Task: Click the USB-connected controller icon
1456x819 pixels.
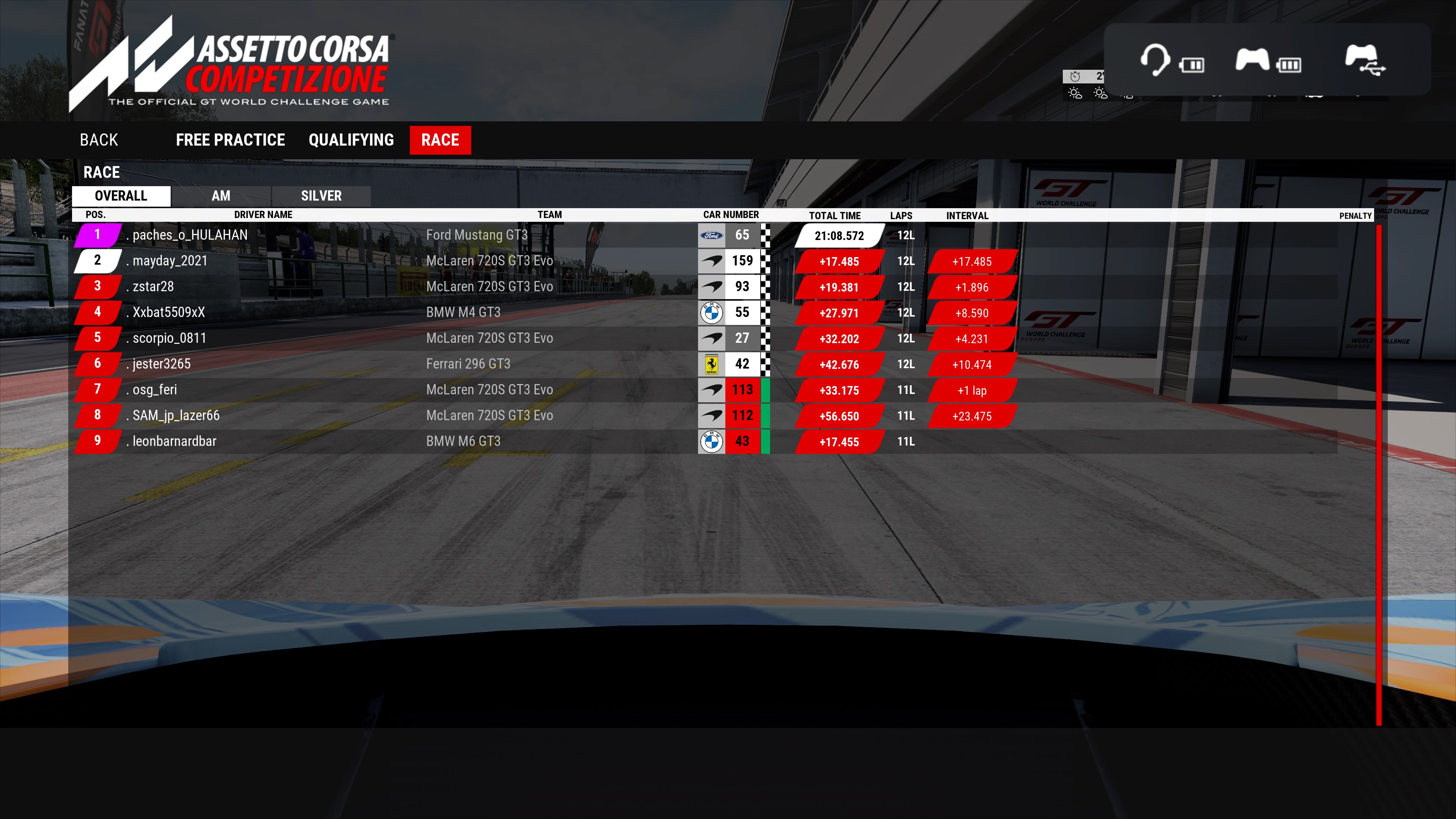Action: point(1365,60)
